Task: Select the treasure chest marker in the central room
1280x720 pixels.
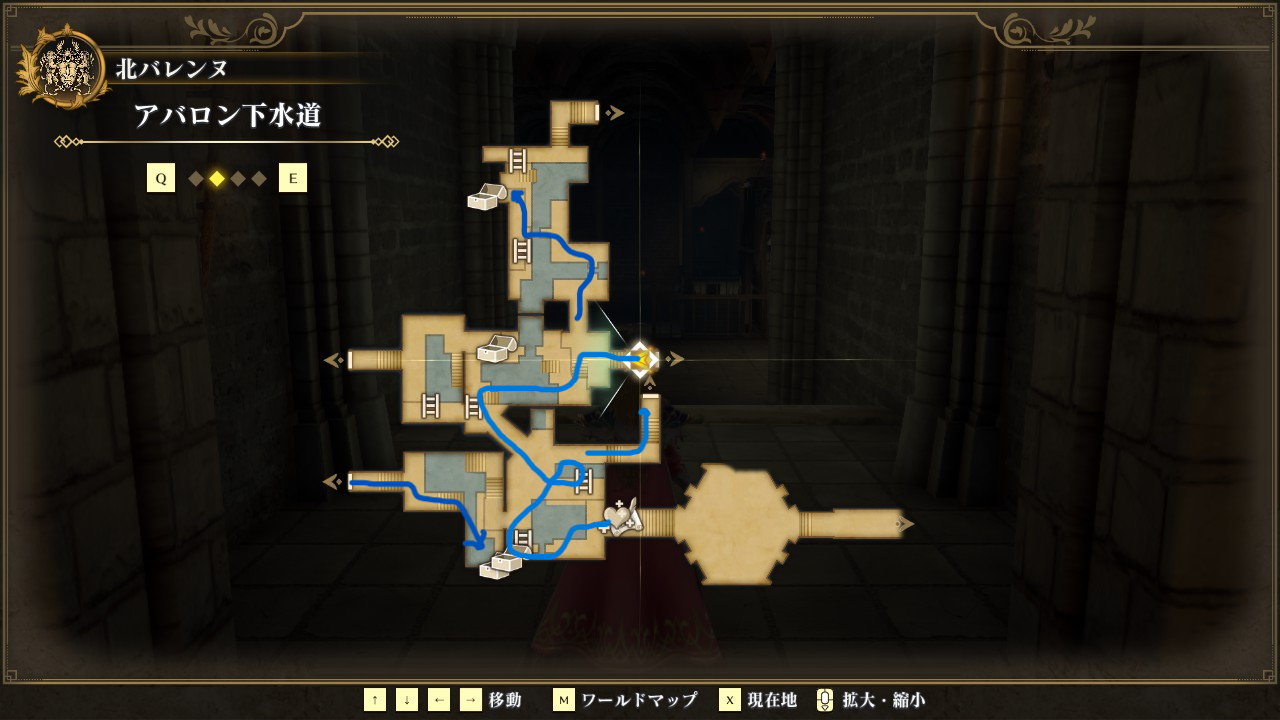Action: click(496, 349)
